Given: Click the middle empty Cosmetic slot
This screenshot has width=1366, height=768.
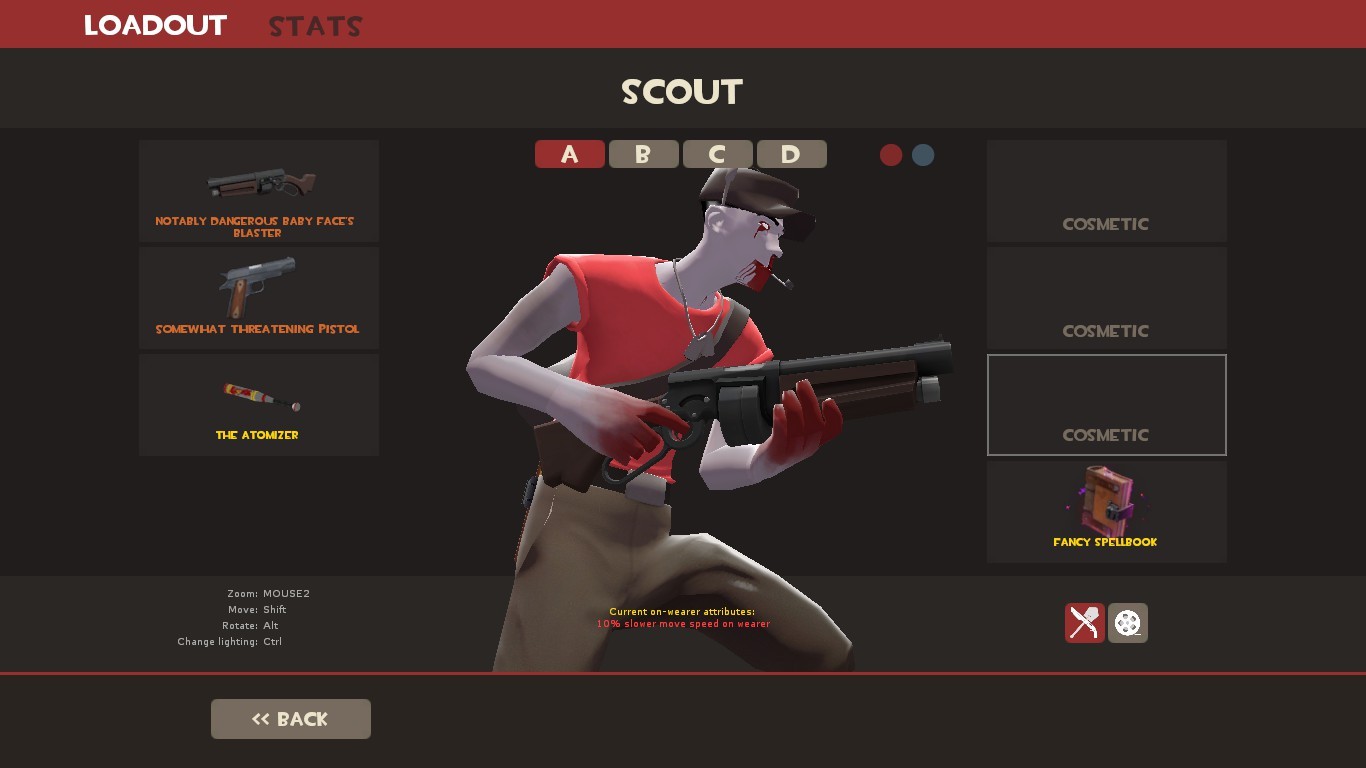Looking at the screenshot, I should (x=1106, y=297).
